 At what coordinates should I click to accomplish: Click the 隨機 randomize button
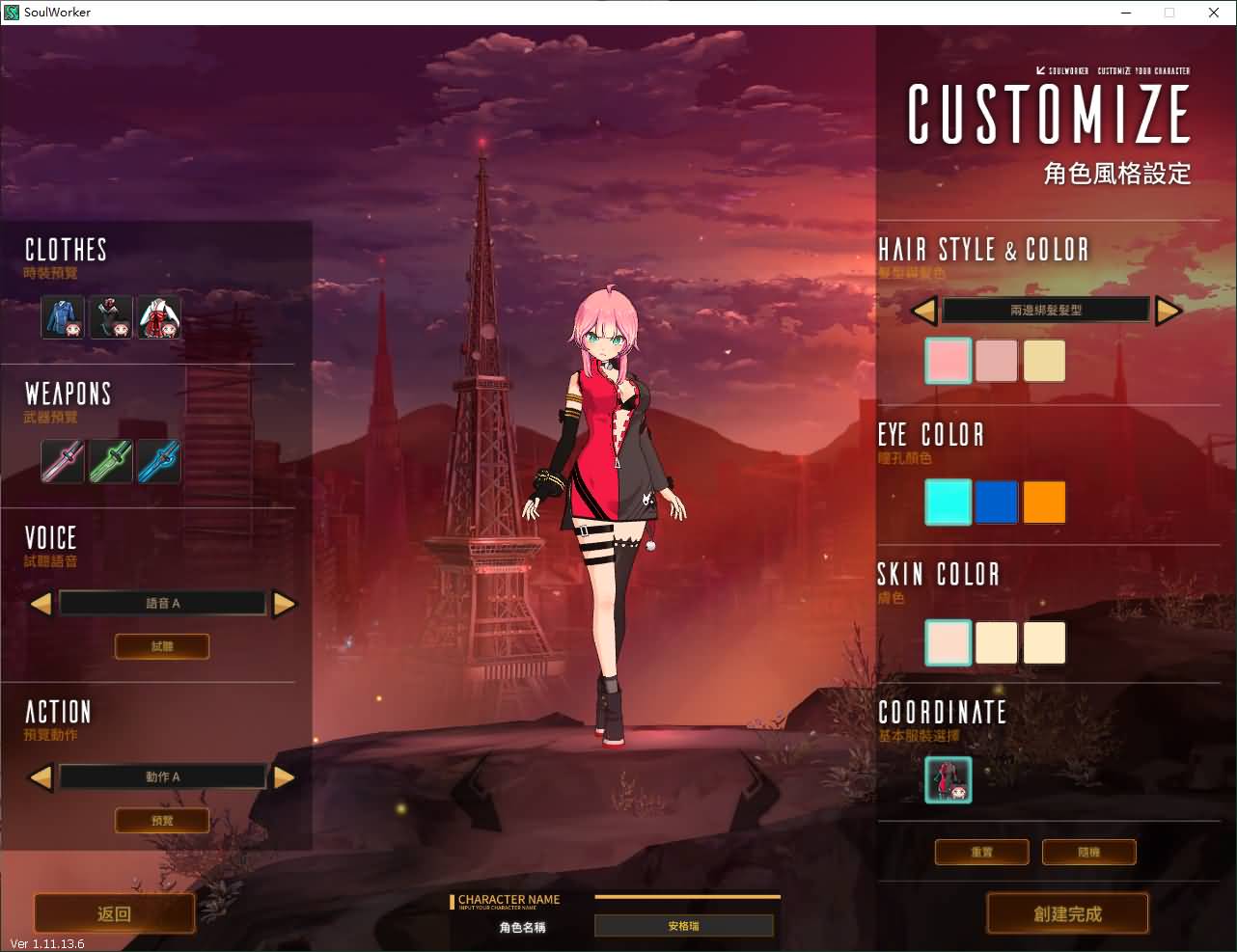pyautogui.click(x=1088, y=853)
